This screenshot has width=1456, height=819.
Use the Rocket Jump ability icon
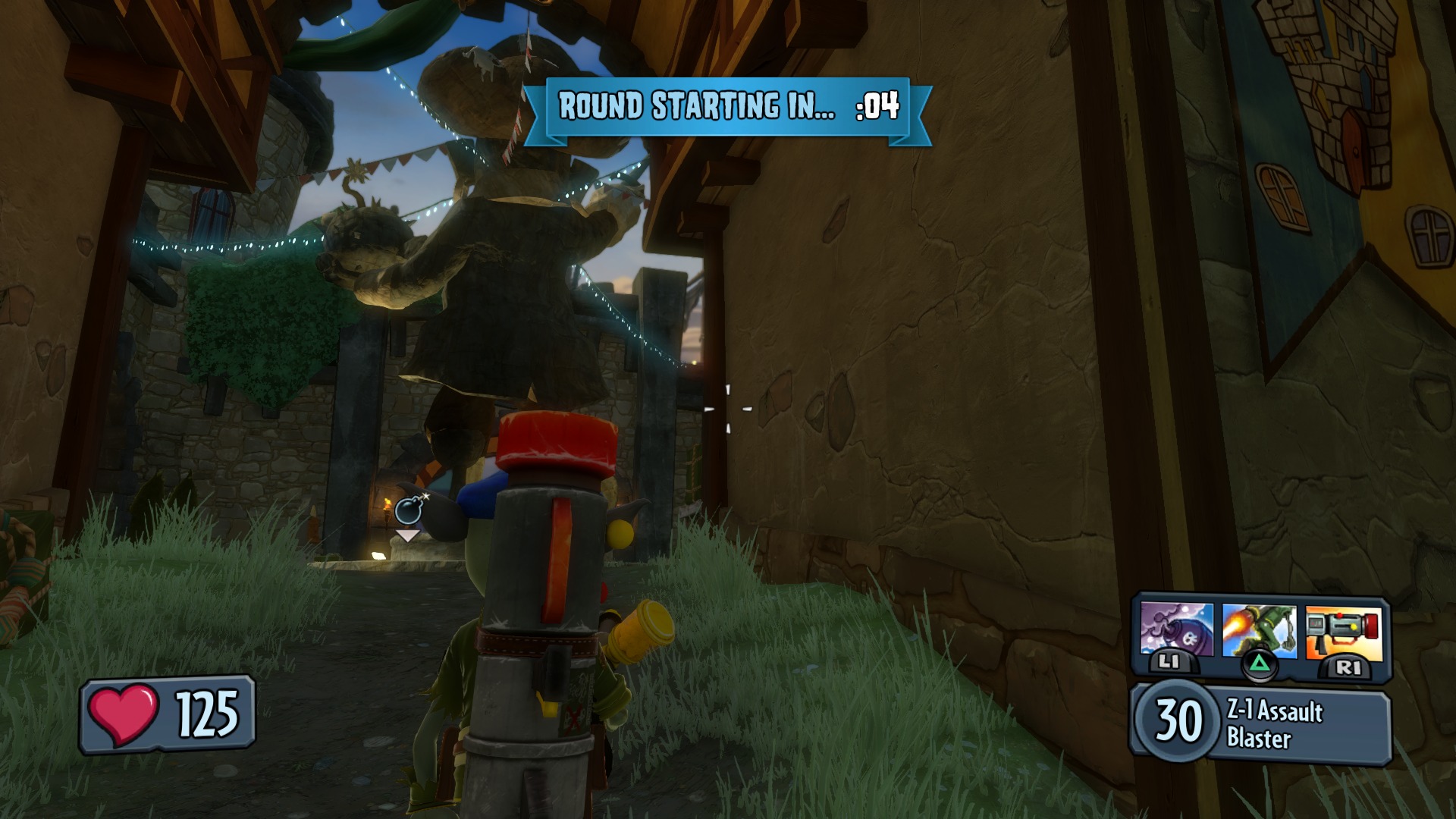pyautogui.click(x=1259, y=631)
